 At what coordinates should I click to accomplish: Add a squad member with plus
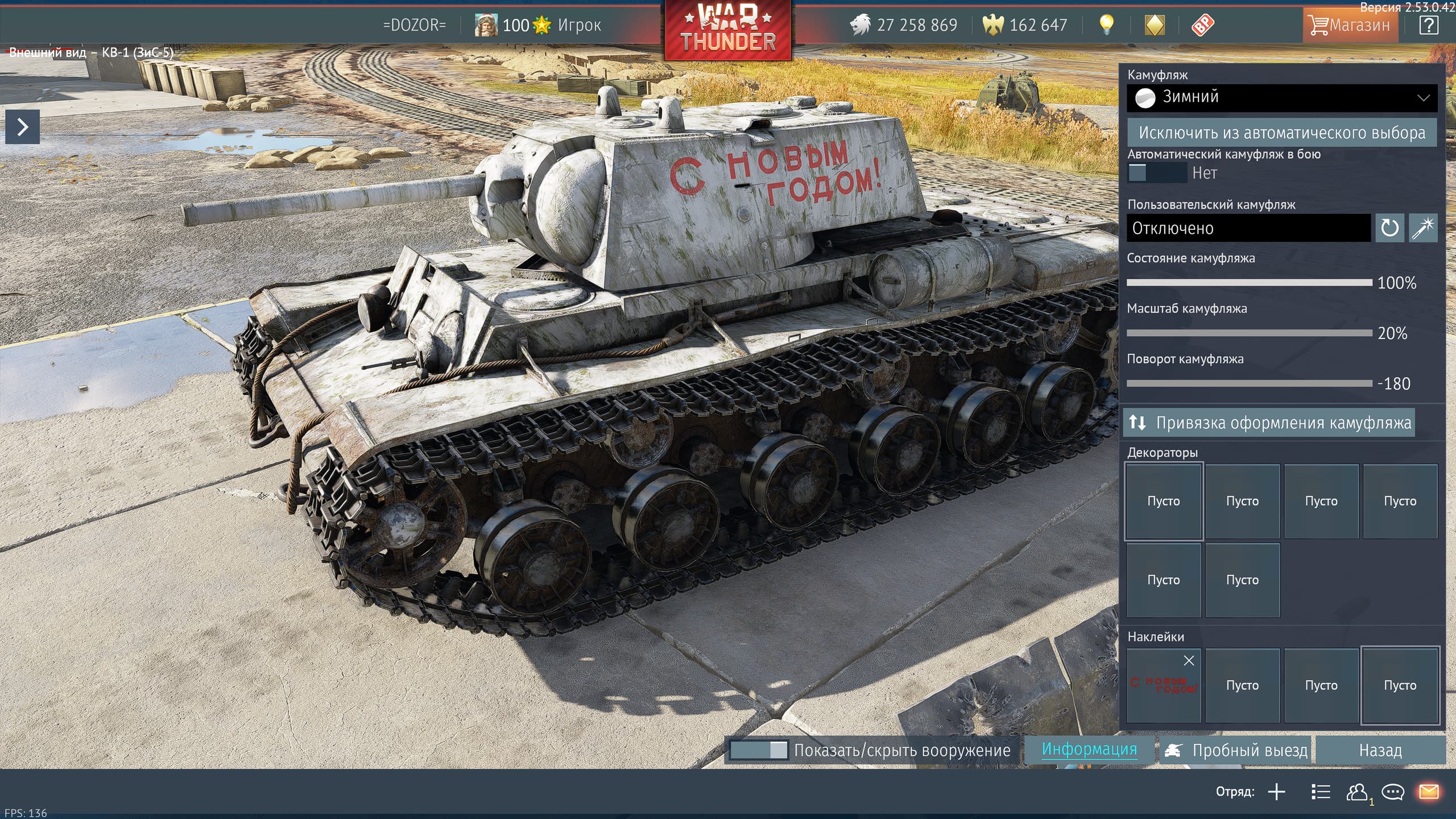point(1277,792)
